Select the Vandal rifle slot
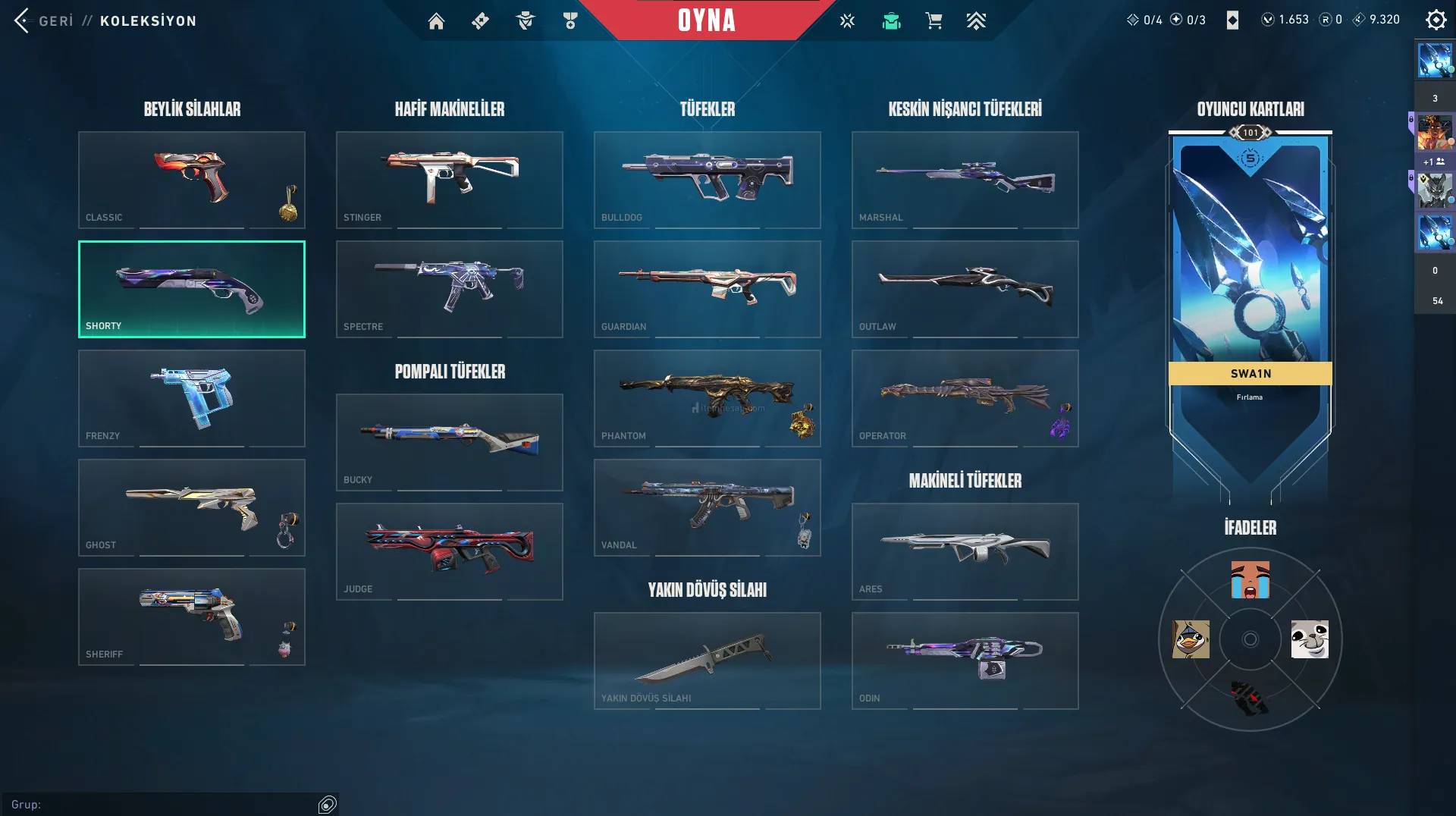1456x816 pixels. 707,507
